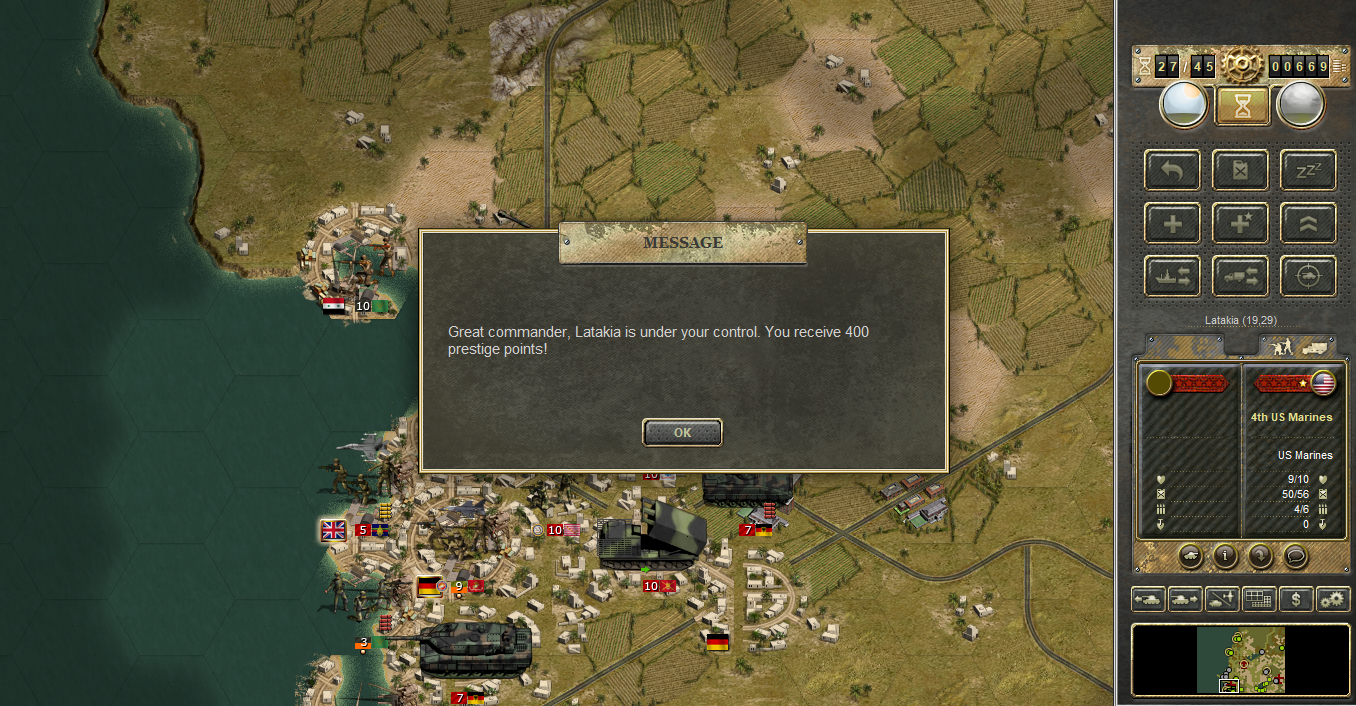Activate the tank crosshair targeting button
The height and width of the screenshot is (706, 1356).
pyautogui.click(x=1308, y=276)
